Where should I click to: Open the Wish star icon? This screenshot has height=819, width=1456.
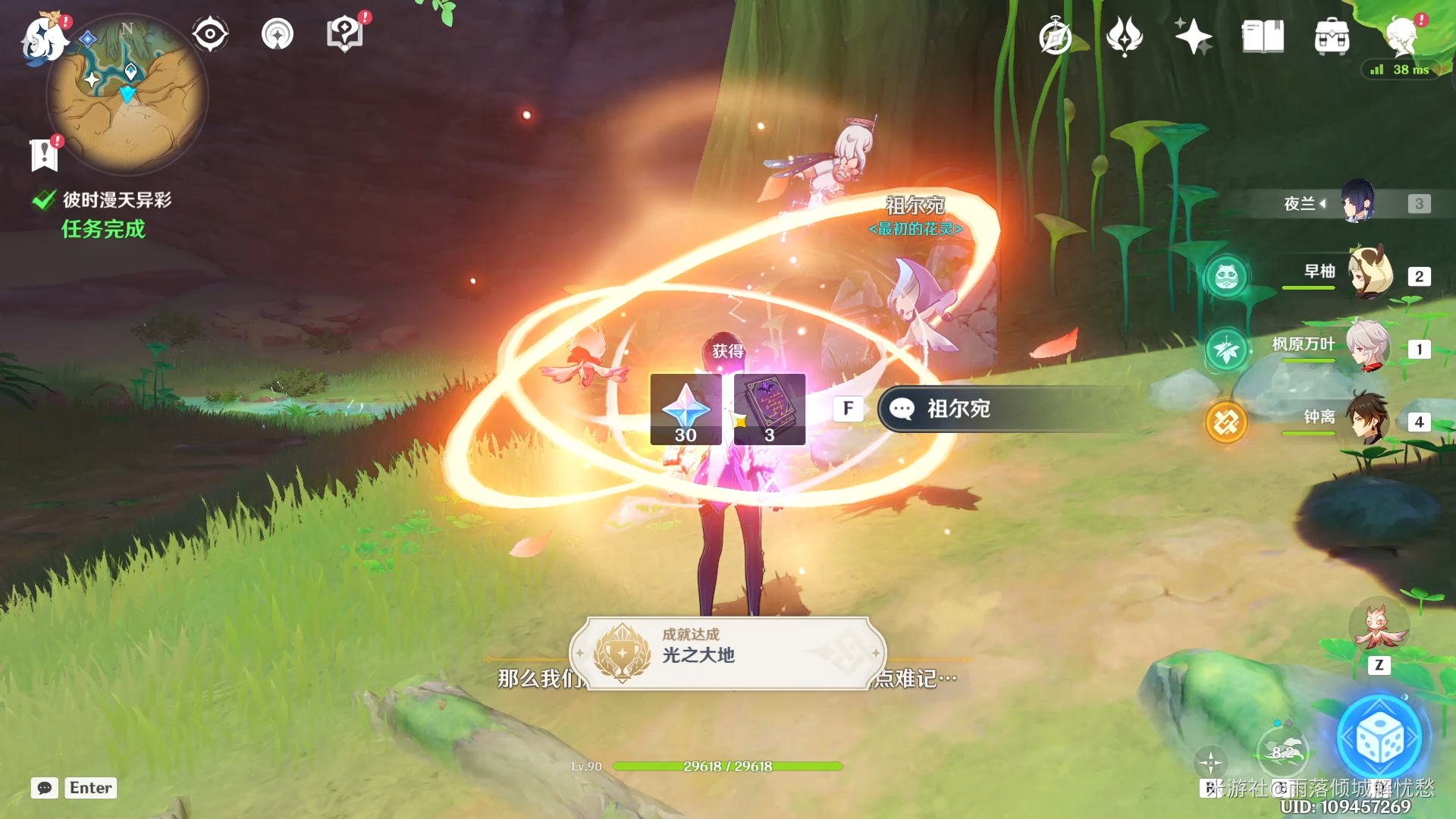pyautogui.click(x=1193, y=36)
